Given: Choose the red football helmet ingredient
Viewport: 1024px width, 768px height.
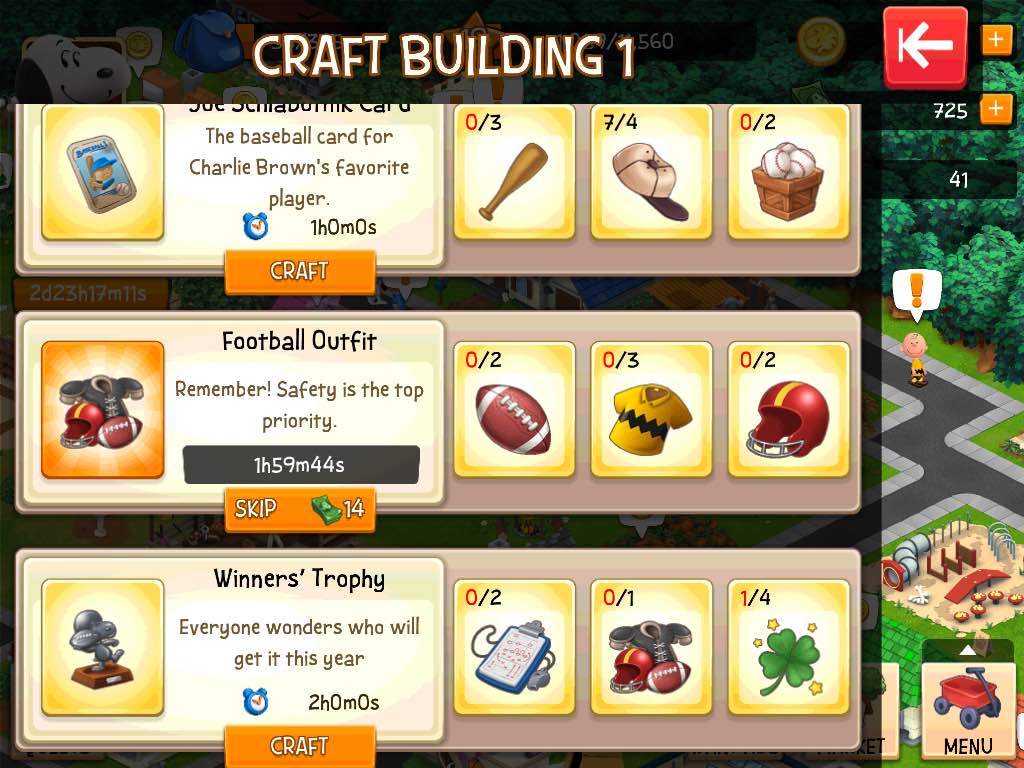Looking at the screenshot, I should pos(788,409).
